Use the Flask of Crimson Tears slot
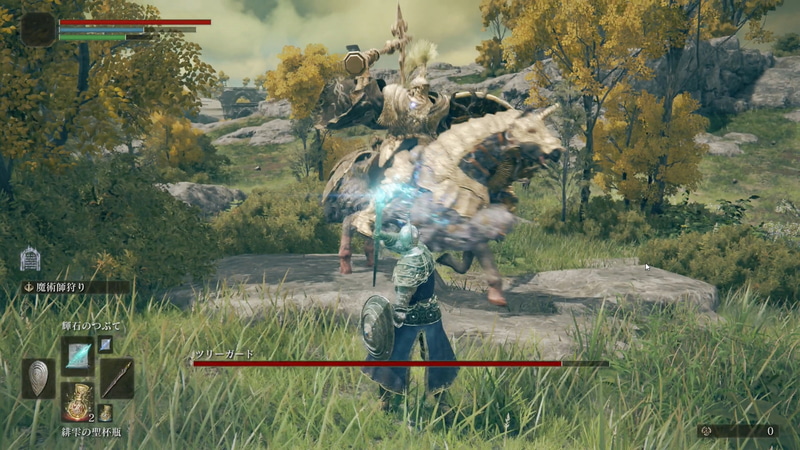The width and height of the screenshot is (800, 450). [77, 401]
